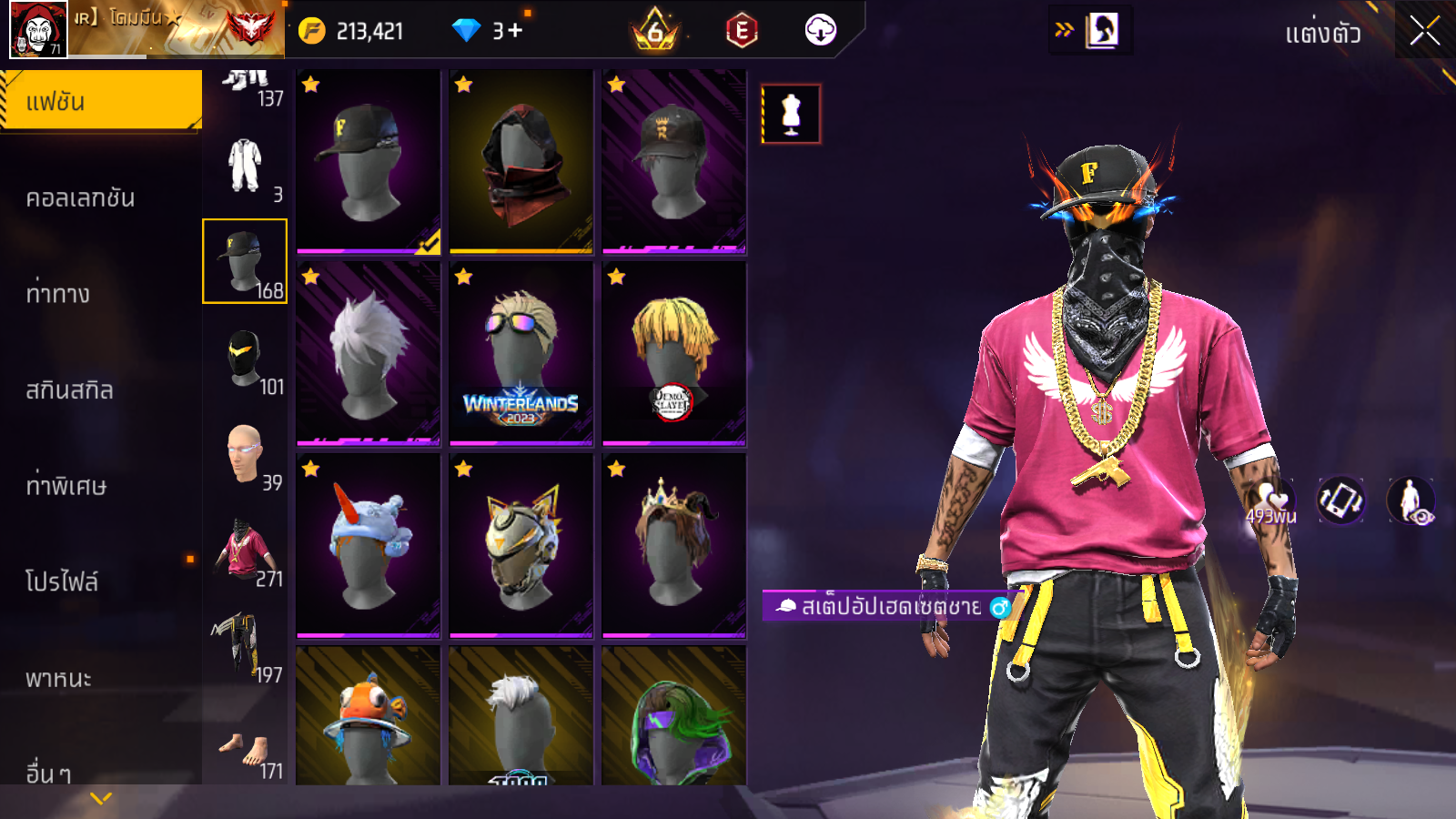Switch to the แฟชั่น tab

pyautogui.click(x=101, y=101)
